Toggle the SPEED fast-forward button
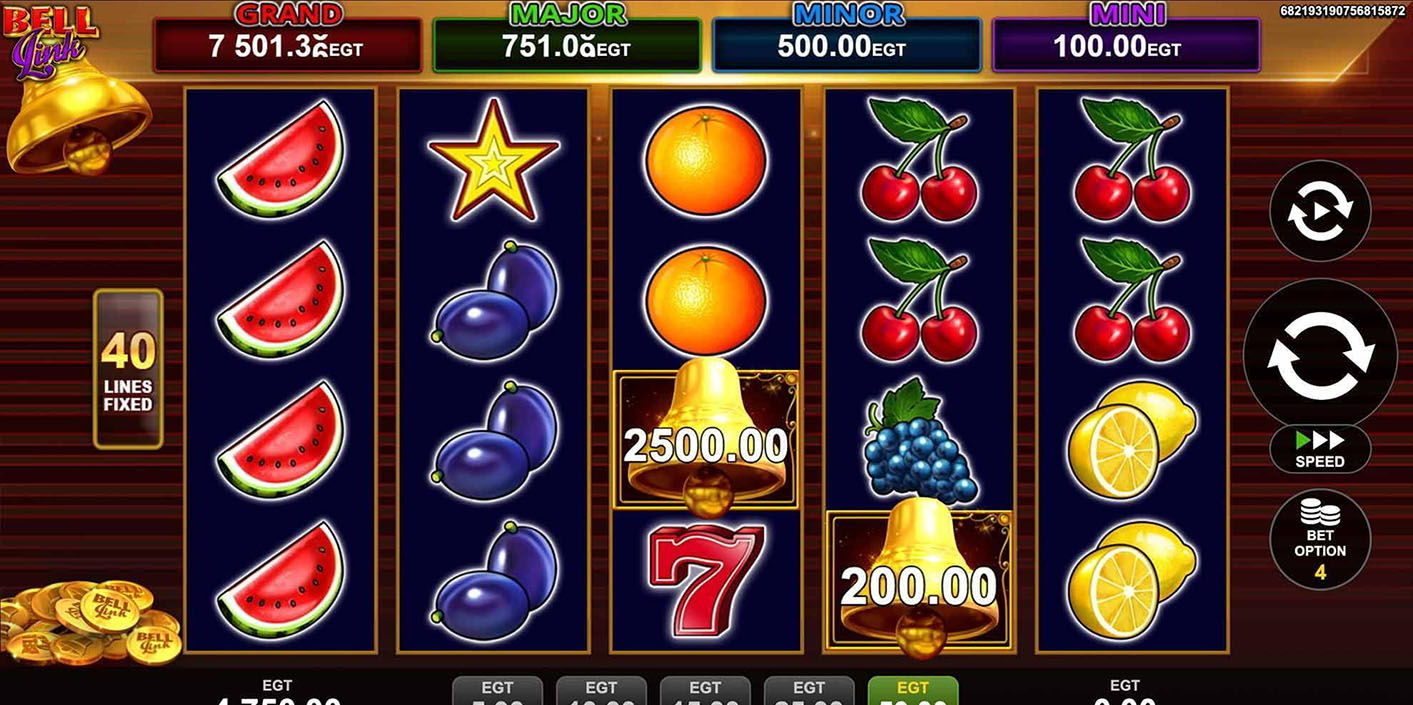1413x705 pixels. click(1319, 449)
